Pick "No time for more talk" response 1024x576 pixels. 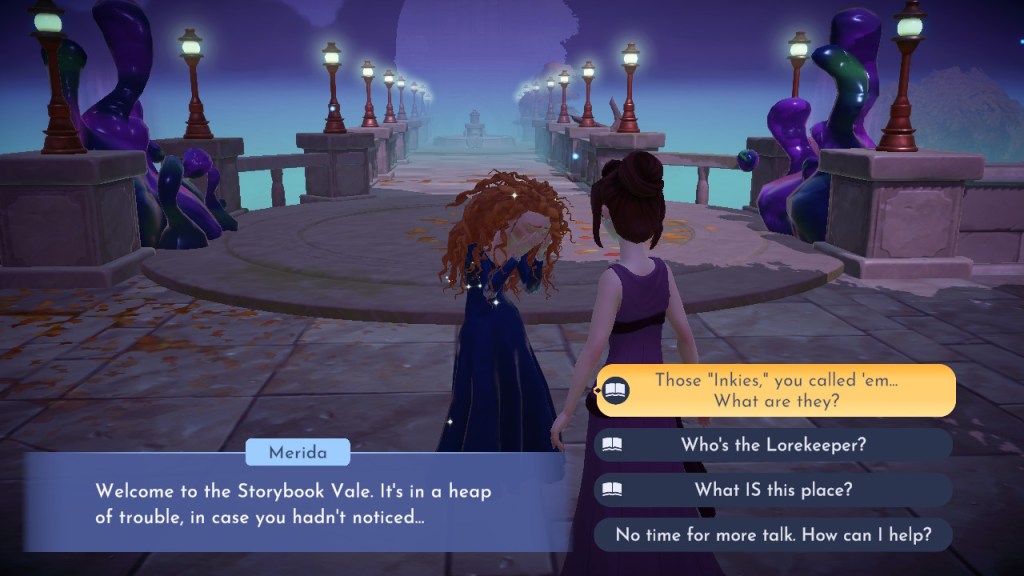click(x=773, y=535)
